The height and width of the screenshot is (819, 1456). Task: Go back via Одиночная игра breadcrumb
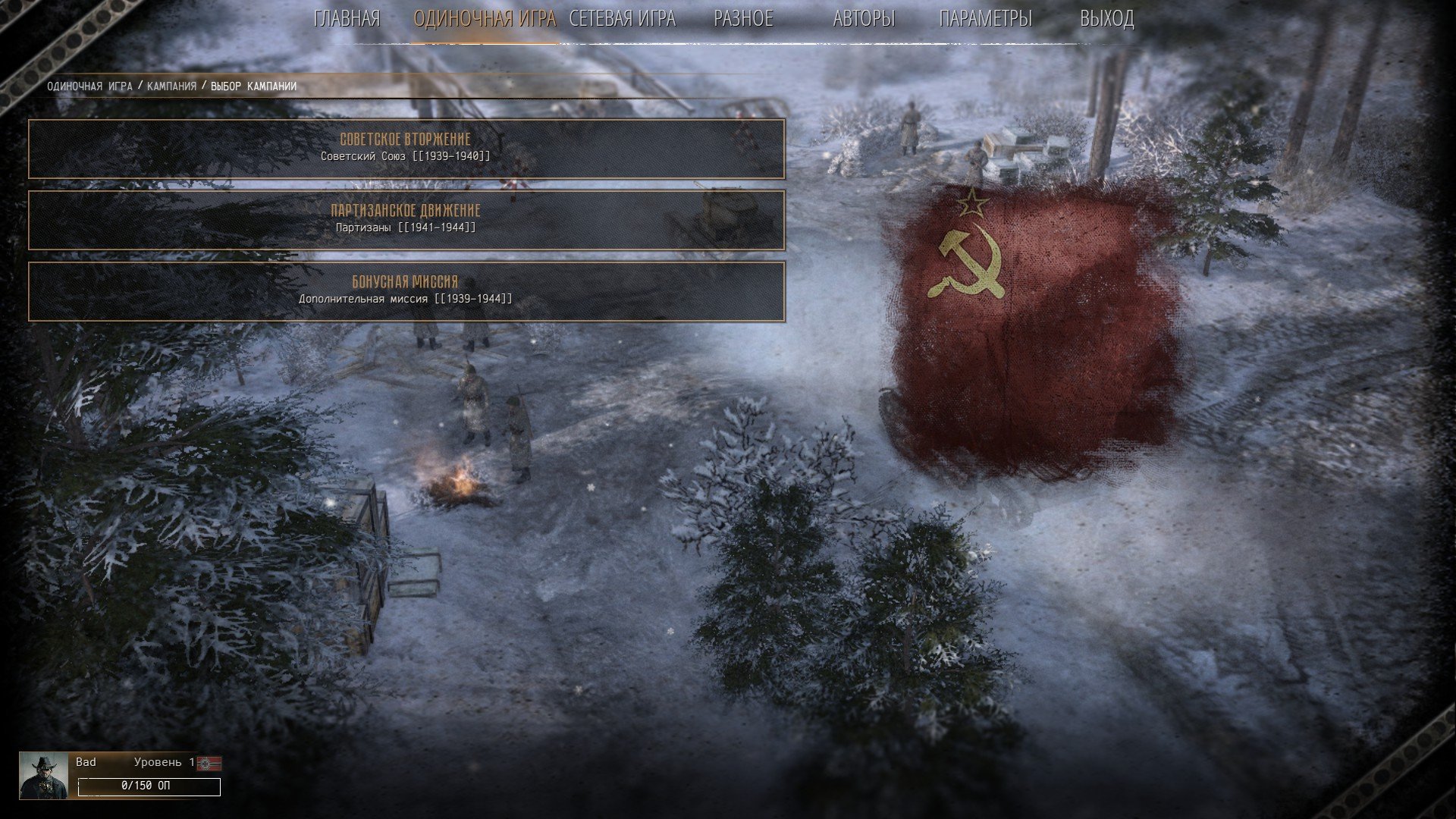pyautogui.click(x=89, y=86)
